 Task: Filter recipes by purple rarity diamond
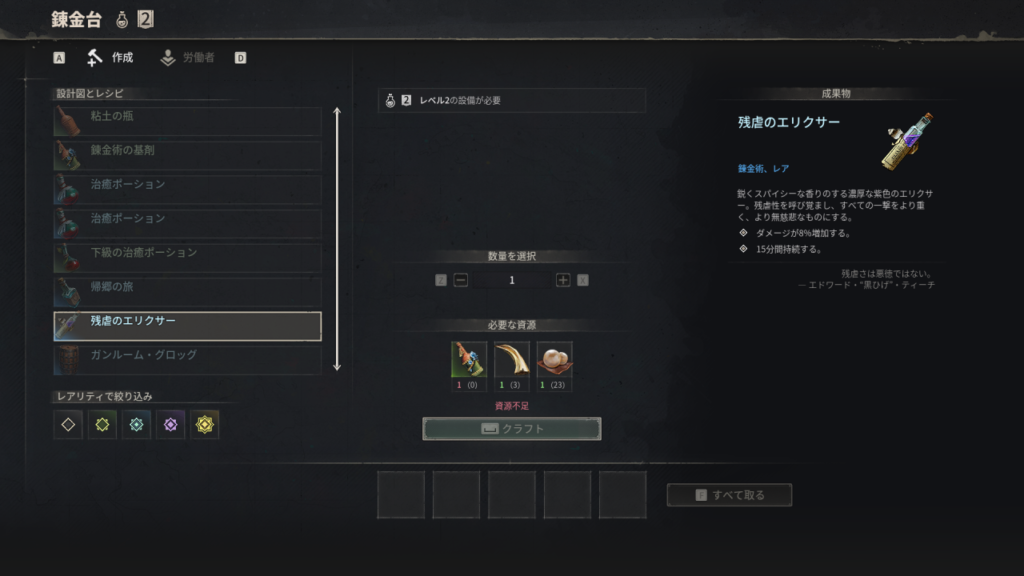pyautogui.click(x=170, y=425)
